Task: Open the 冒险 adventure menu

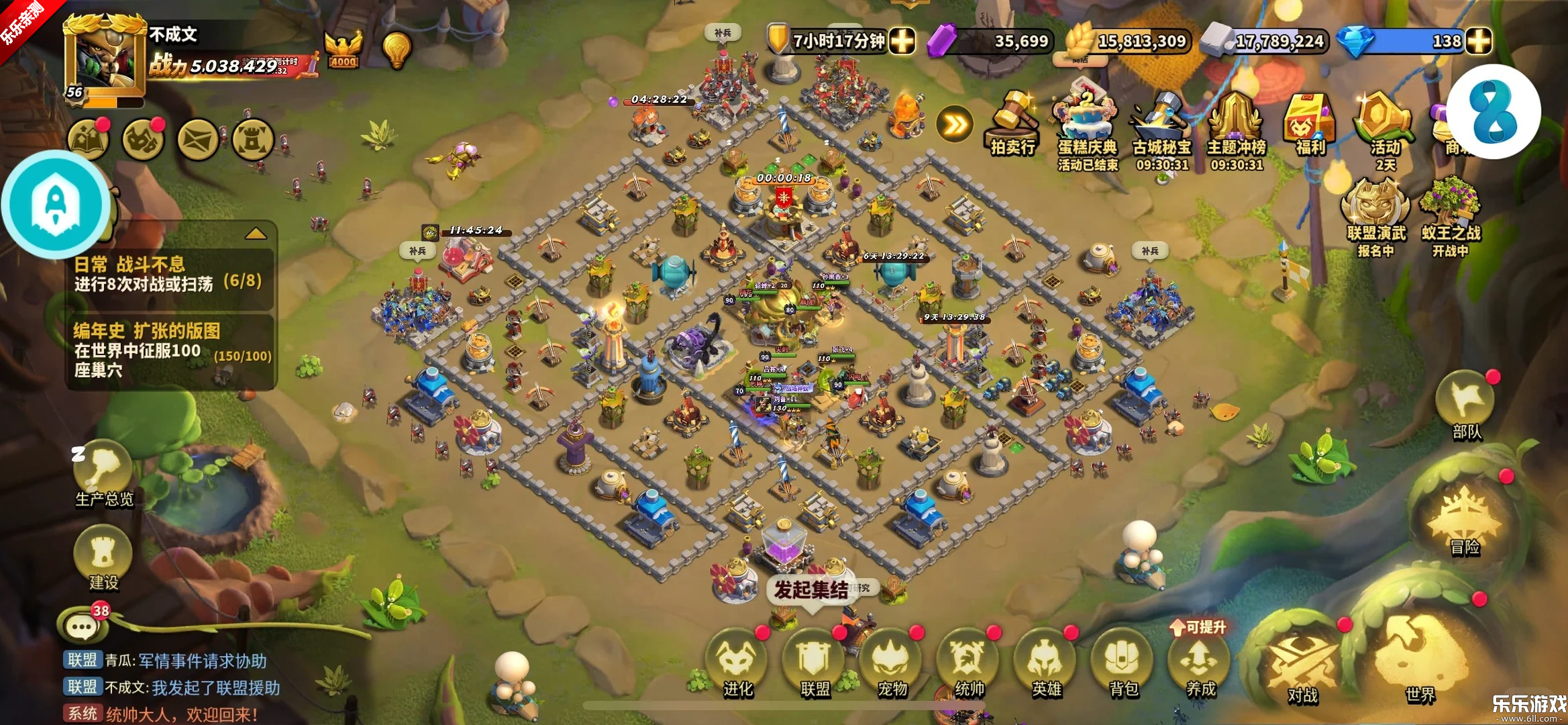Action: tap(1464, 520)
